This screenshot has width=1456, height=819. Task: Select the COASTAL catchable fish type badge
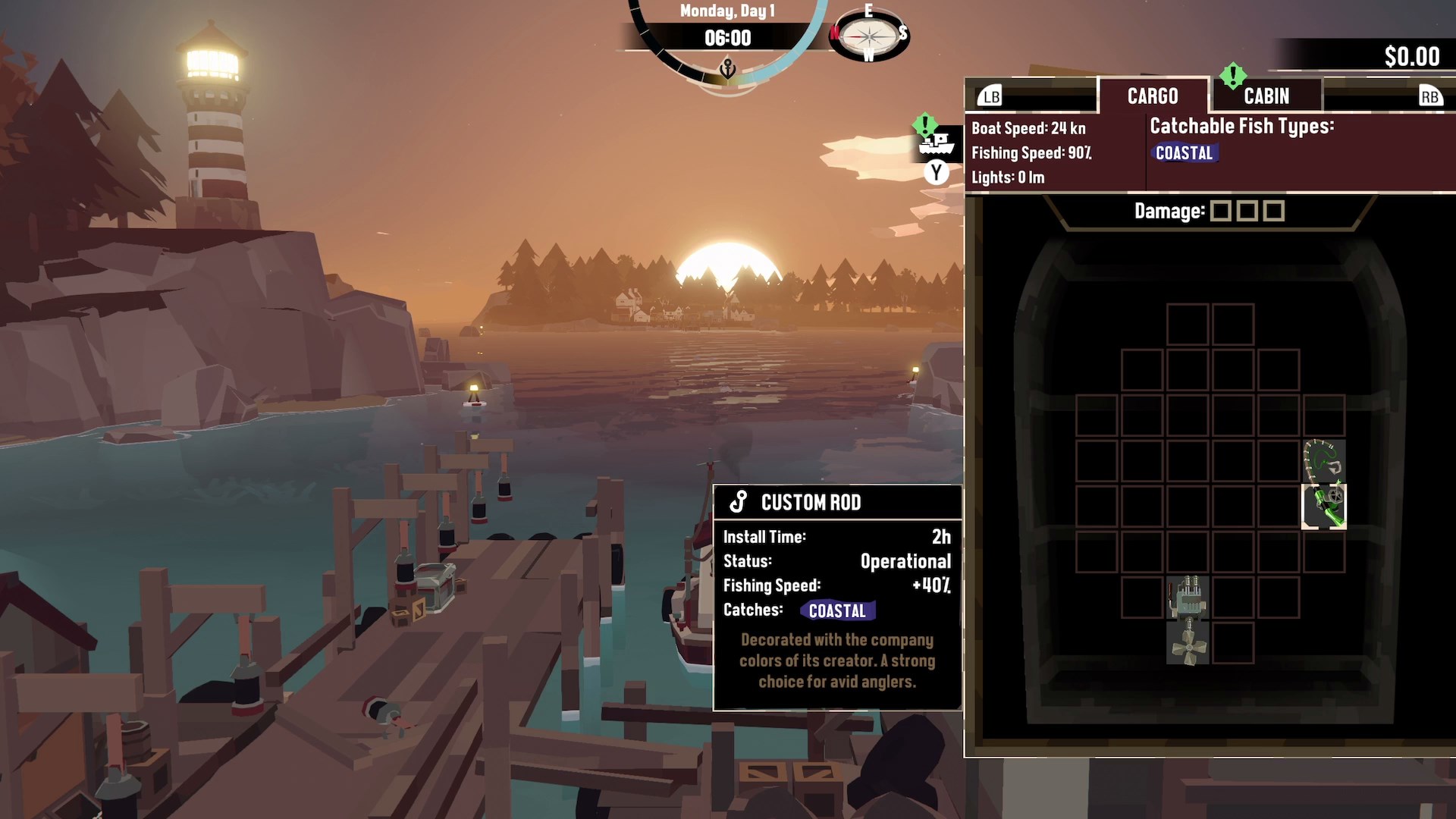pos(1185,152)
